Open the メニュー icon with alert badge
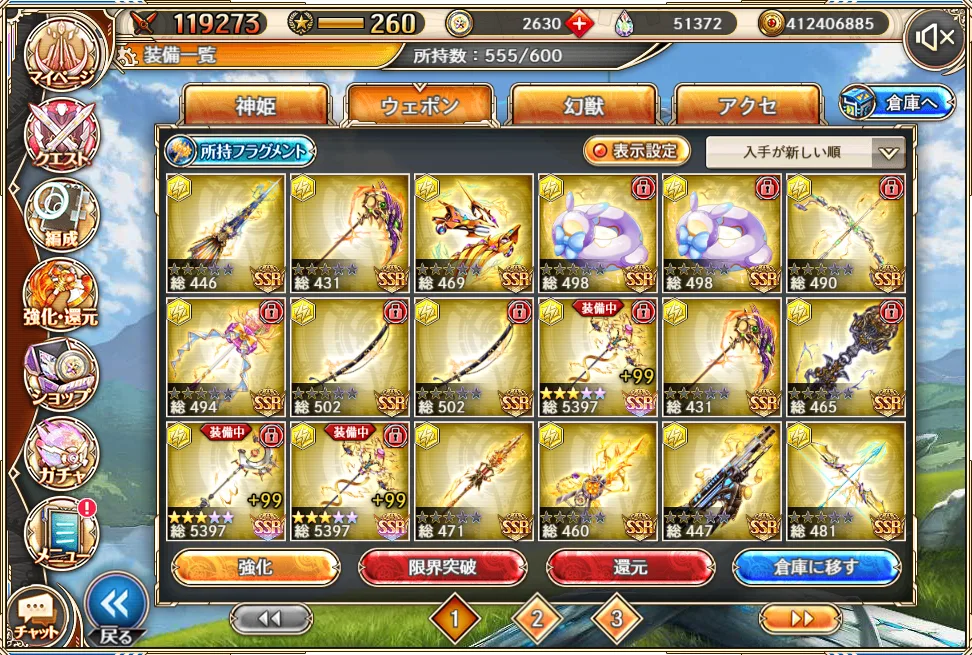Viewport: 972px width, 655px height. point(61,532)
